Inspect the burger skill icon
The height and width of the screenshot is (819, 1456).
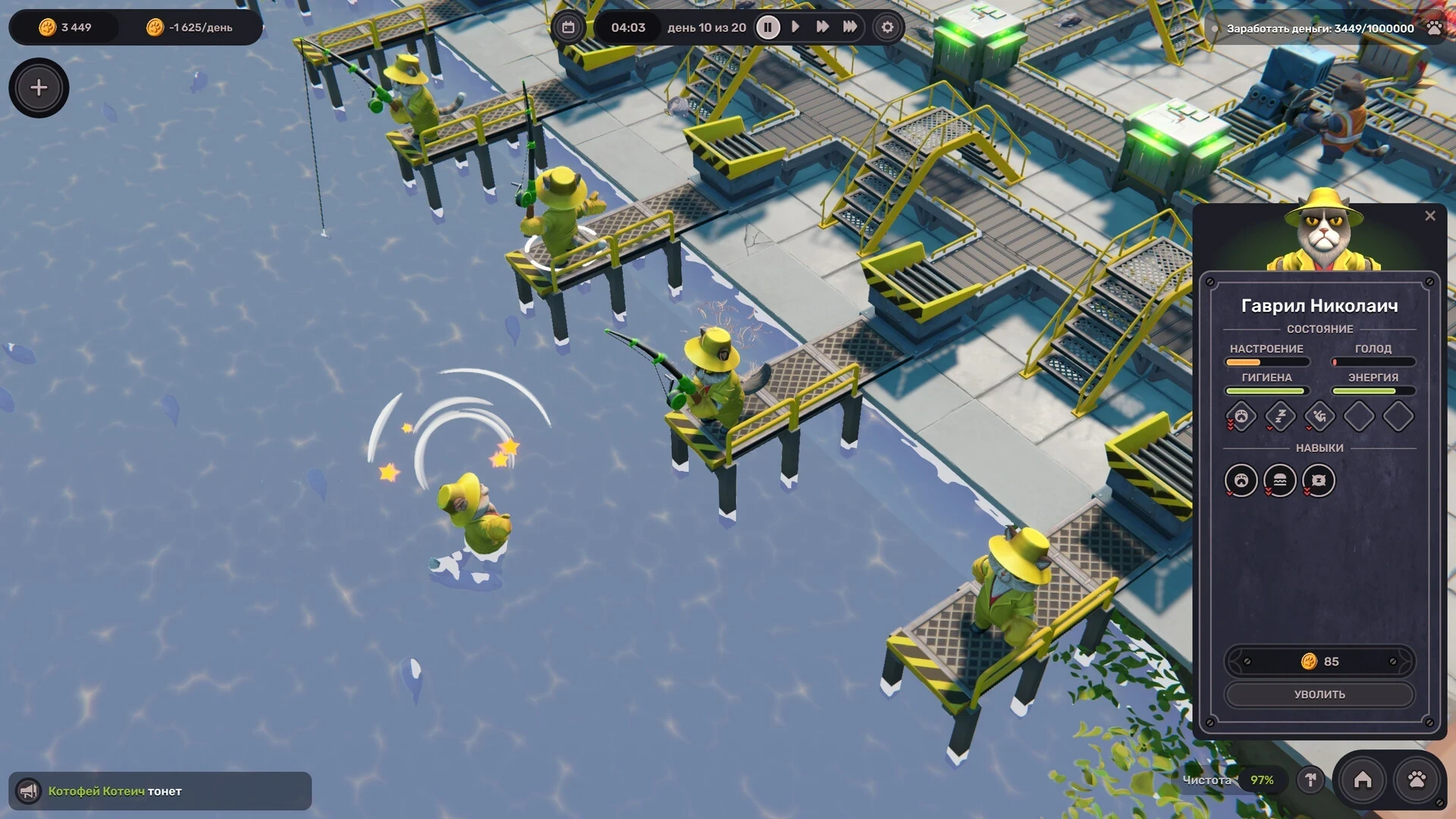pos(1280,481)
